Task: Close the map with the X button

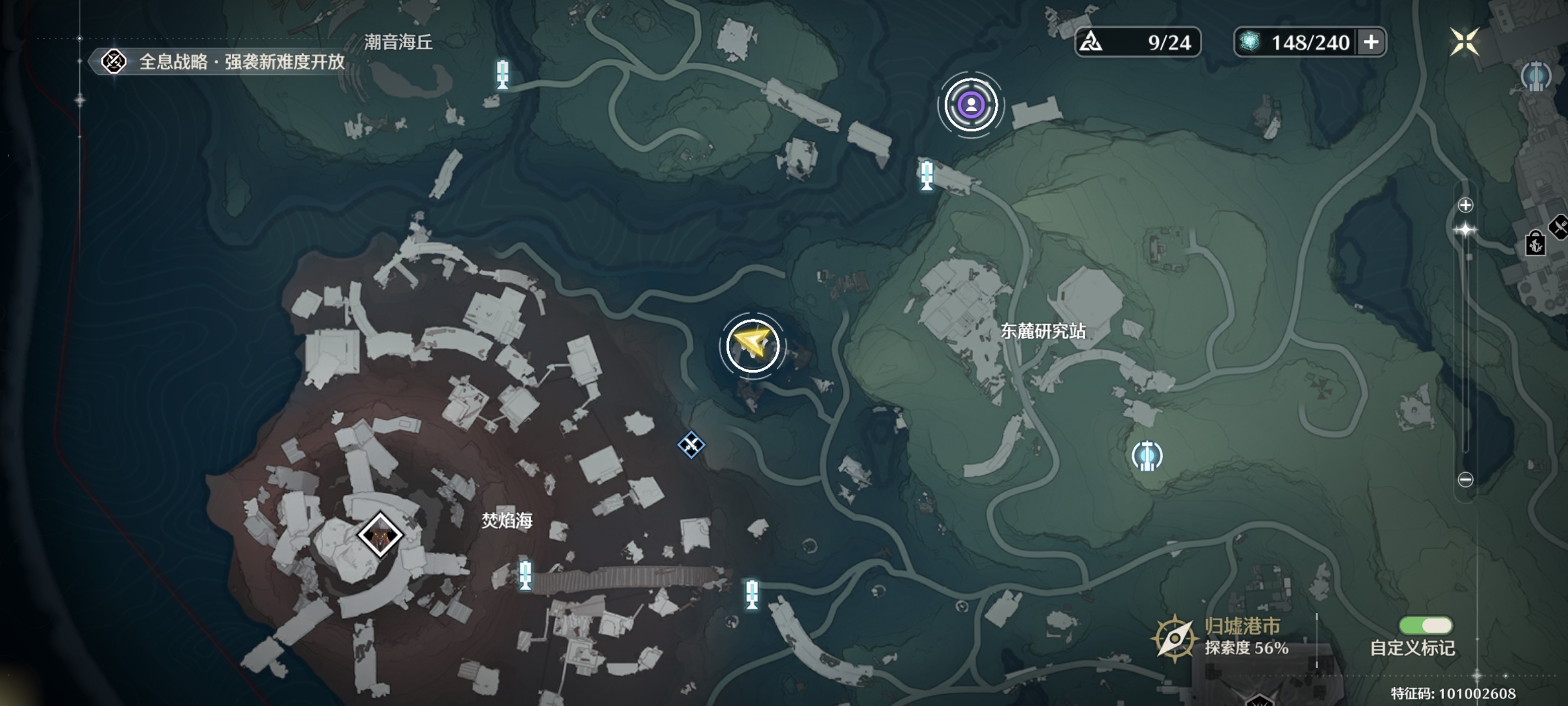Action: click(x=1464, y=42)
